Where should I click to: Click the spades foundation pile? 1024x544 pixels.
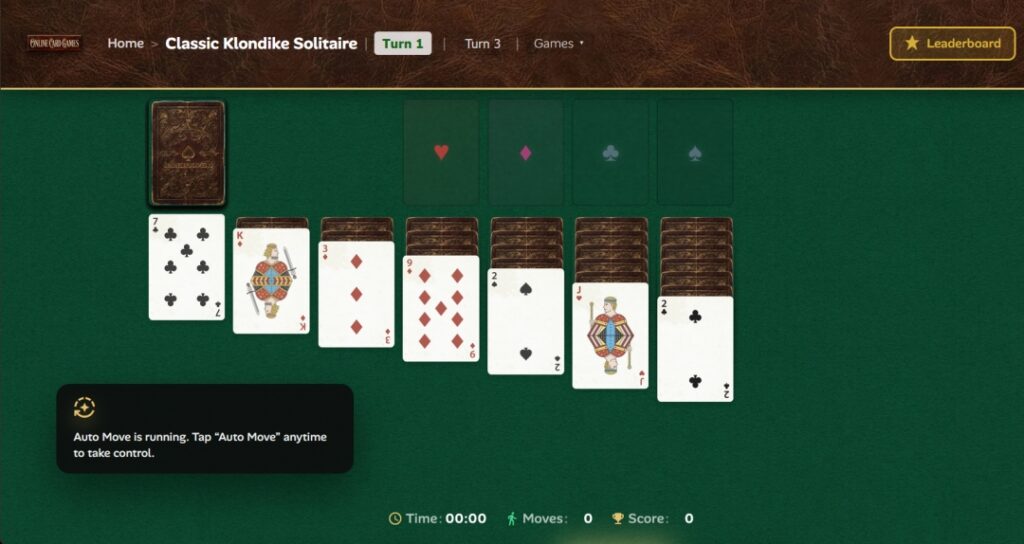pyautogui.click(x=695, y=153)
